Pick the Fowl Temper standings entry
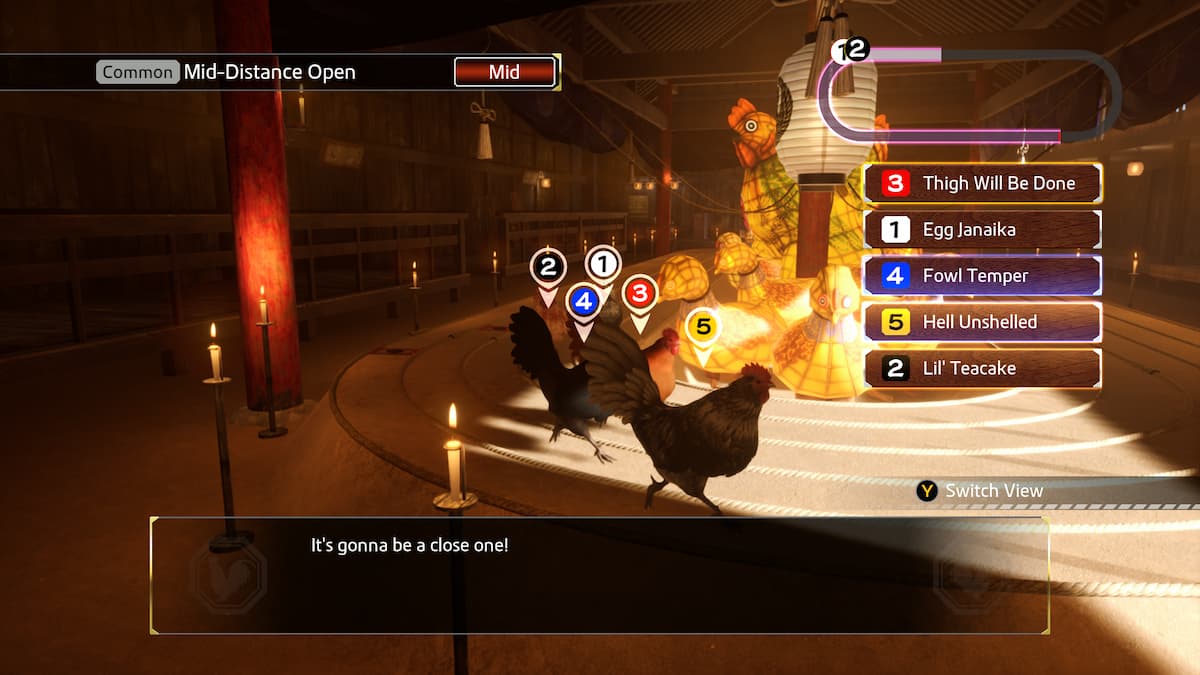Image resolution: width=1200 pixels, height=675 pixels. click(982, 276)
